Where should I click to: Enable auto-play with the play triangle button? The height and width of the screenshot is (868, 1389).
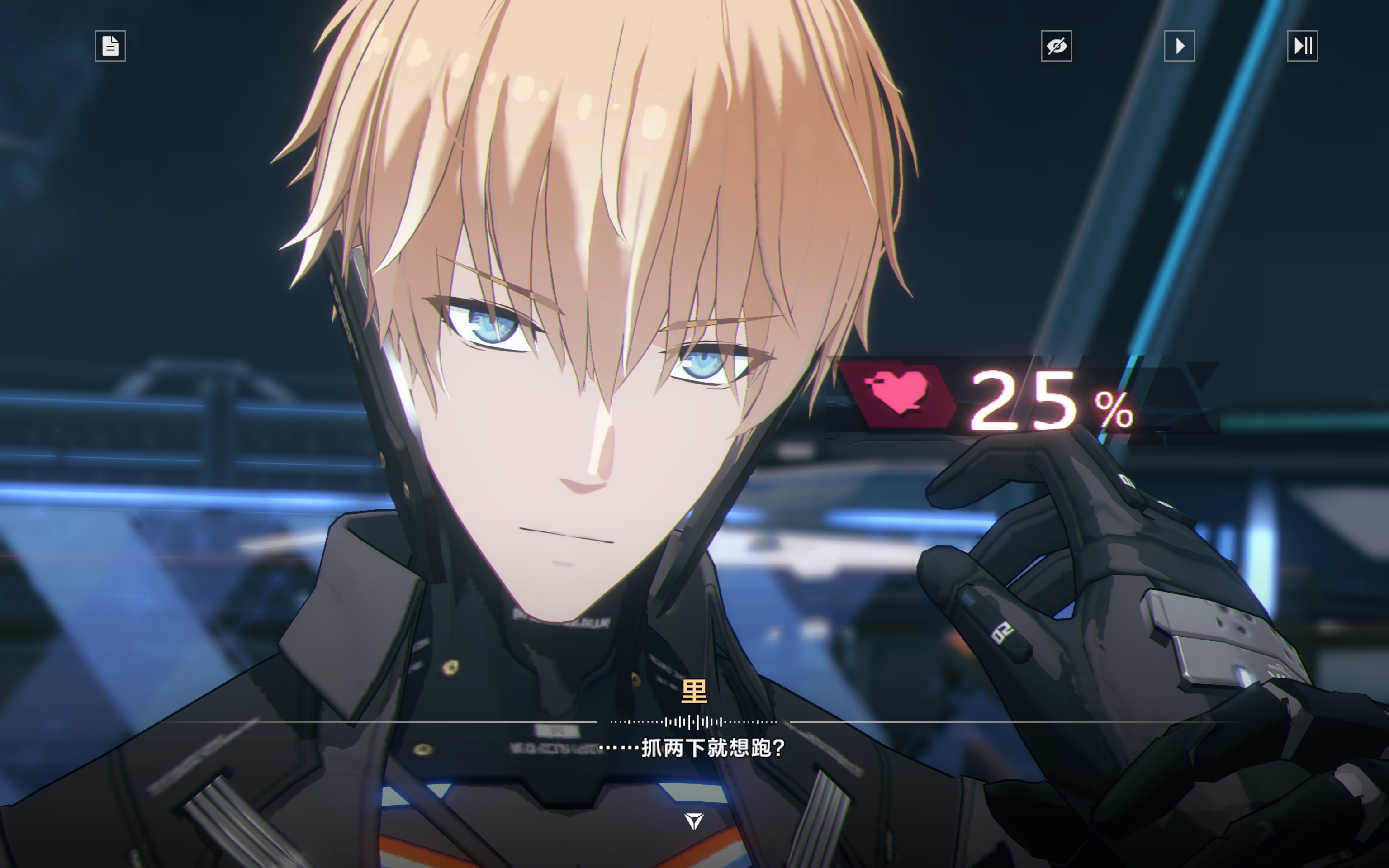coord(1179,46)
